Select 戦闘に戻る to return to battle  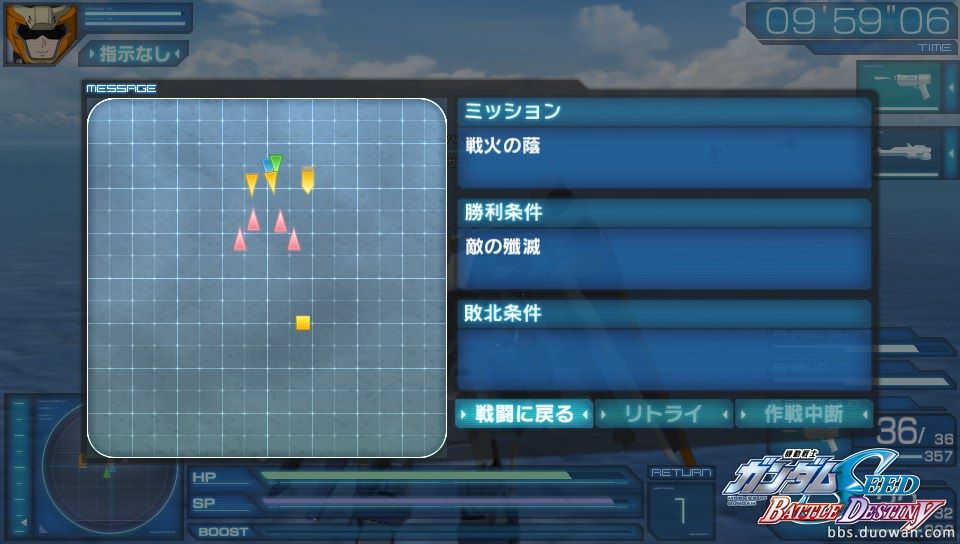point(524,413)
